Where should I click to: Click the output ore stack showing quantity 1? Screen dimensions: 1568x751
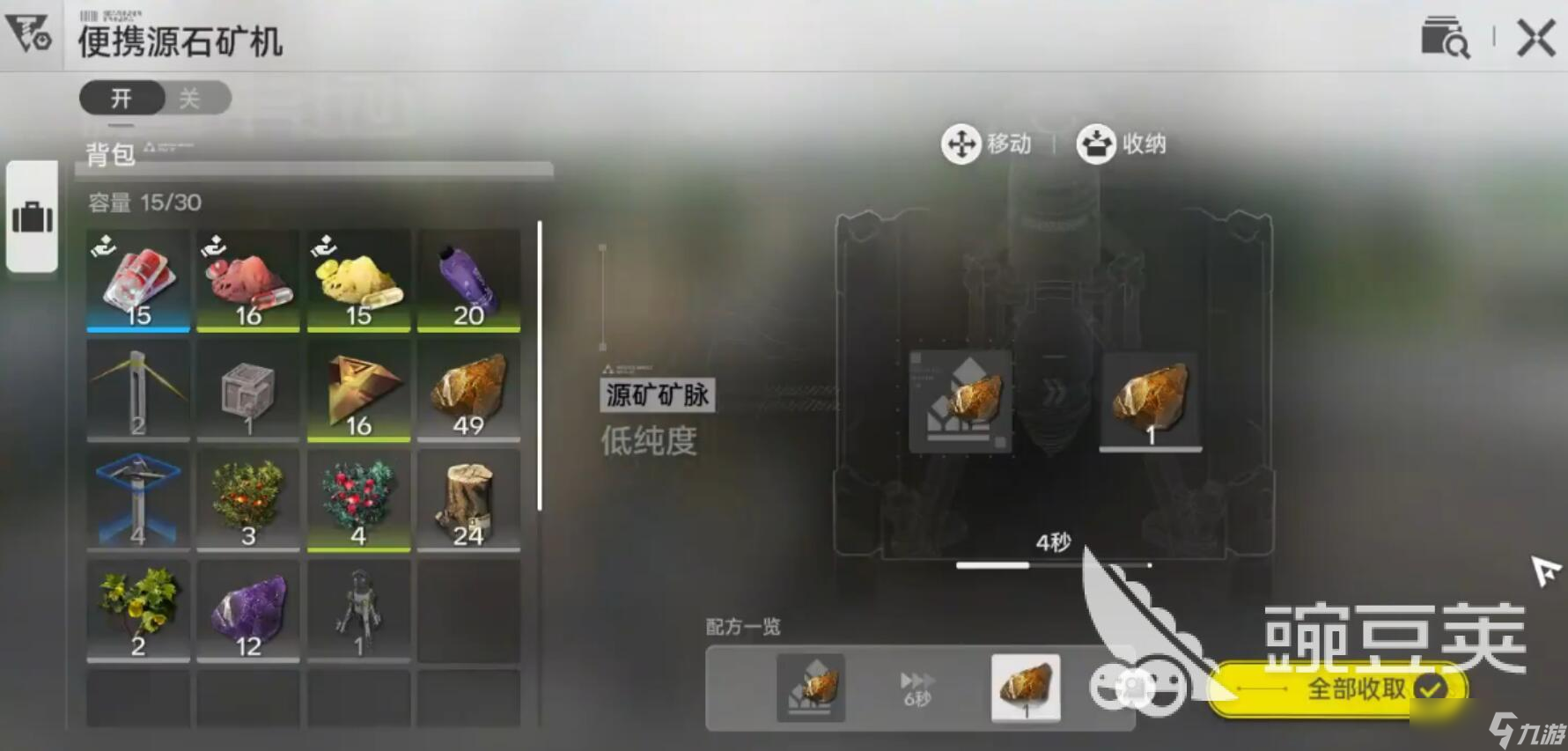1152,401
